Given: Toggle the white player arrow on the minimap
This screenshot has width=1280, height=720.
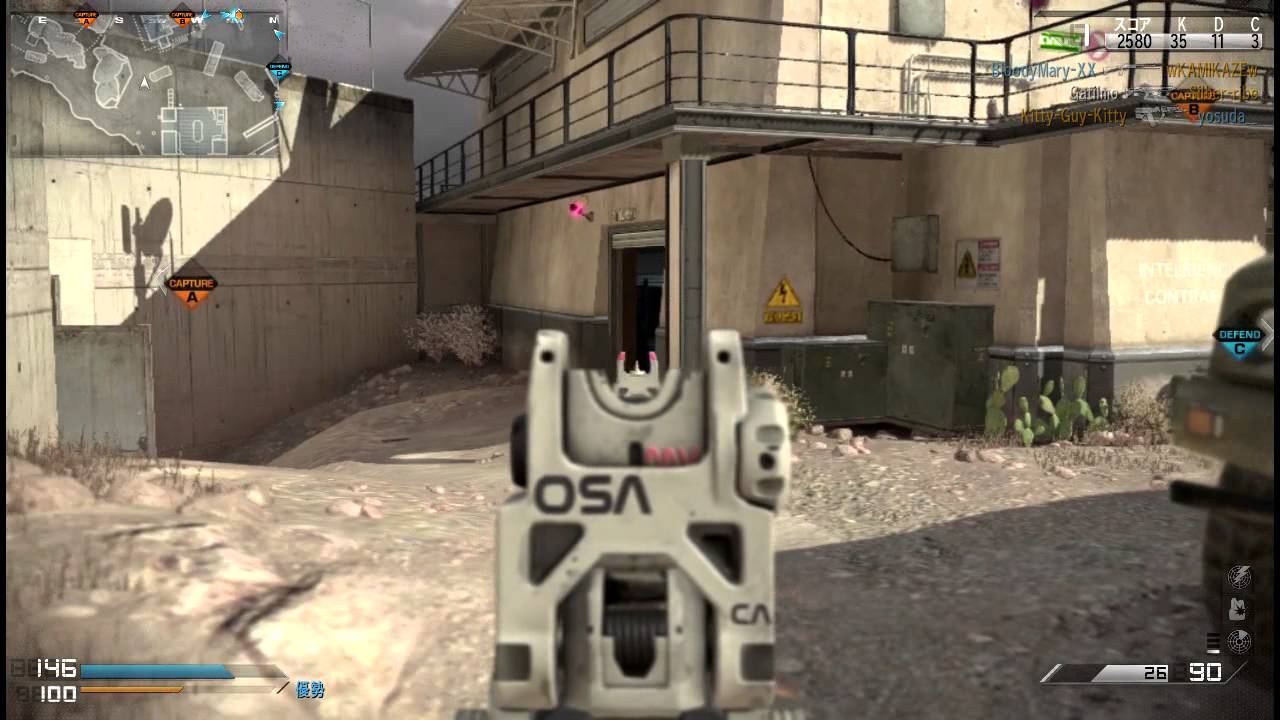Looking at the screenshot, I should coord(144,83).
